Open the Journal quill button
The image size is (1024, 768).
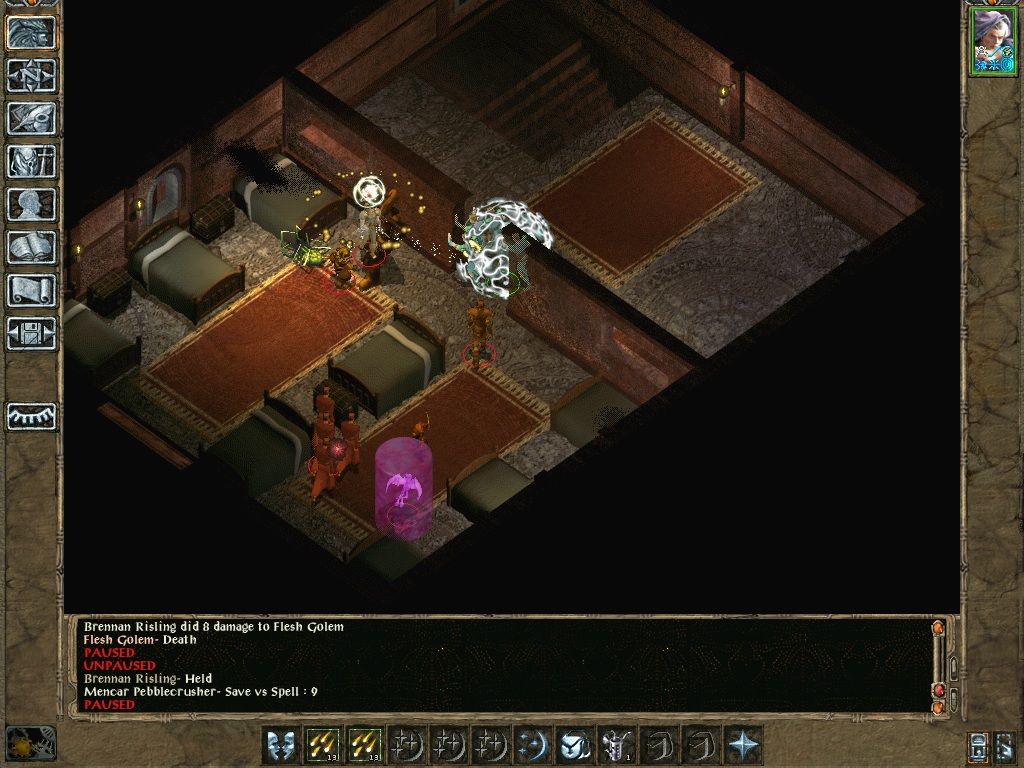(32, 118)
